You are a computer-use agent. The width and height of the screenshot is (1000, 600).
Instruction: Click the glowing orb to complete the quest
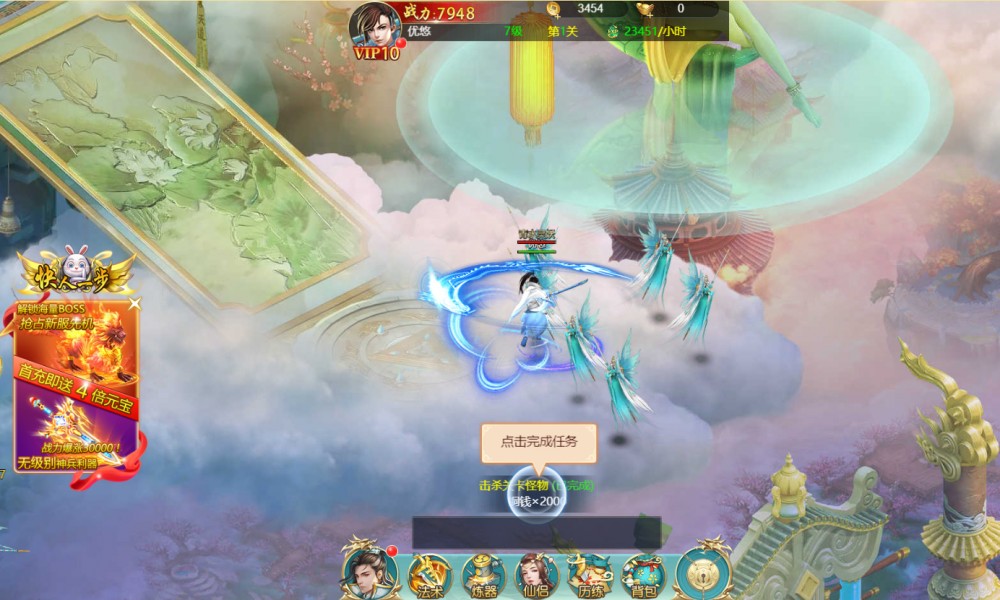coord(536,498)
